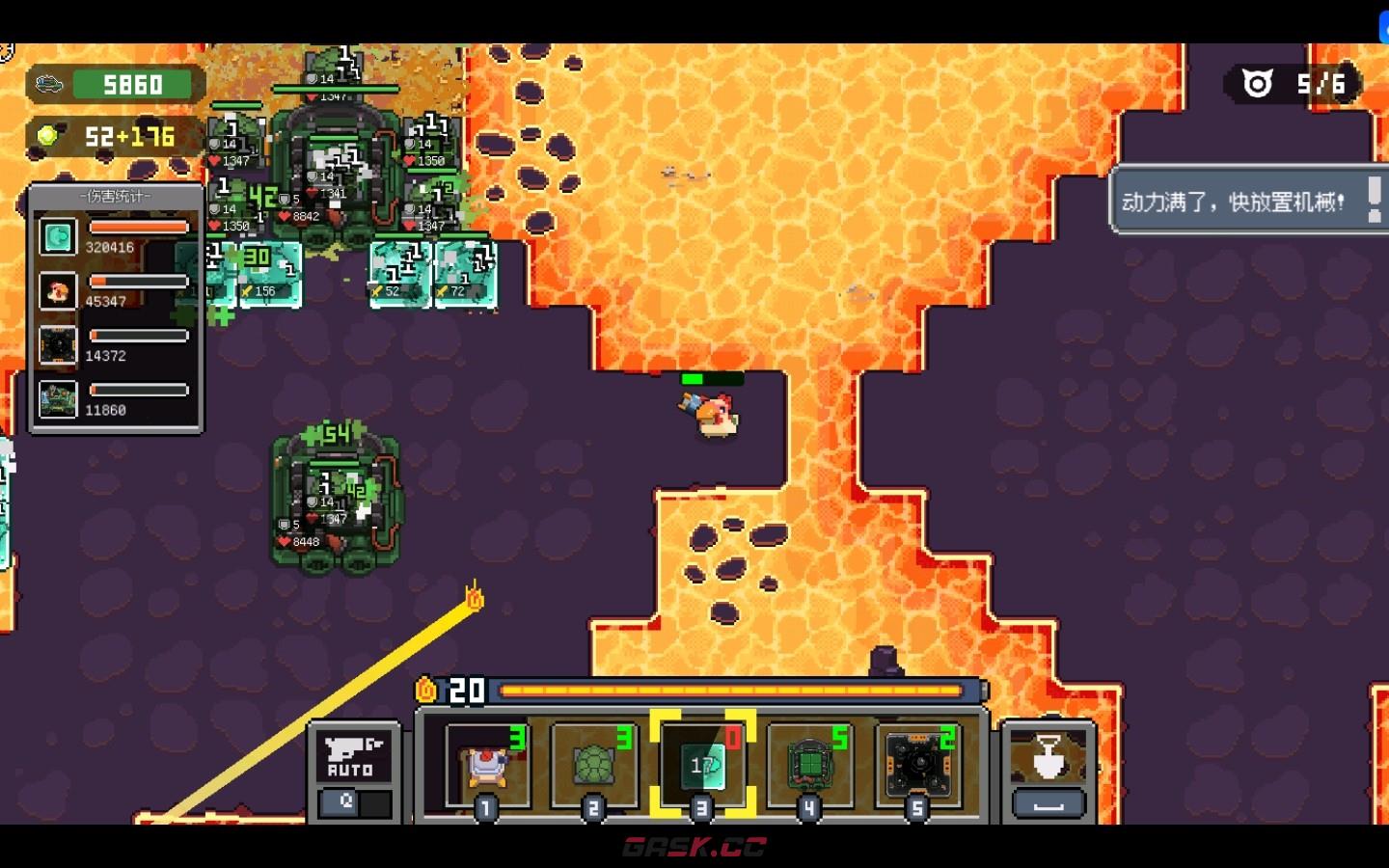The height and width of the screenshot is (868, 1389).
Task: Pick the green armored machine in slot 4
Action: pyautogui.click(x=810, y=766)
